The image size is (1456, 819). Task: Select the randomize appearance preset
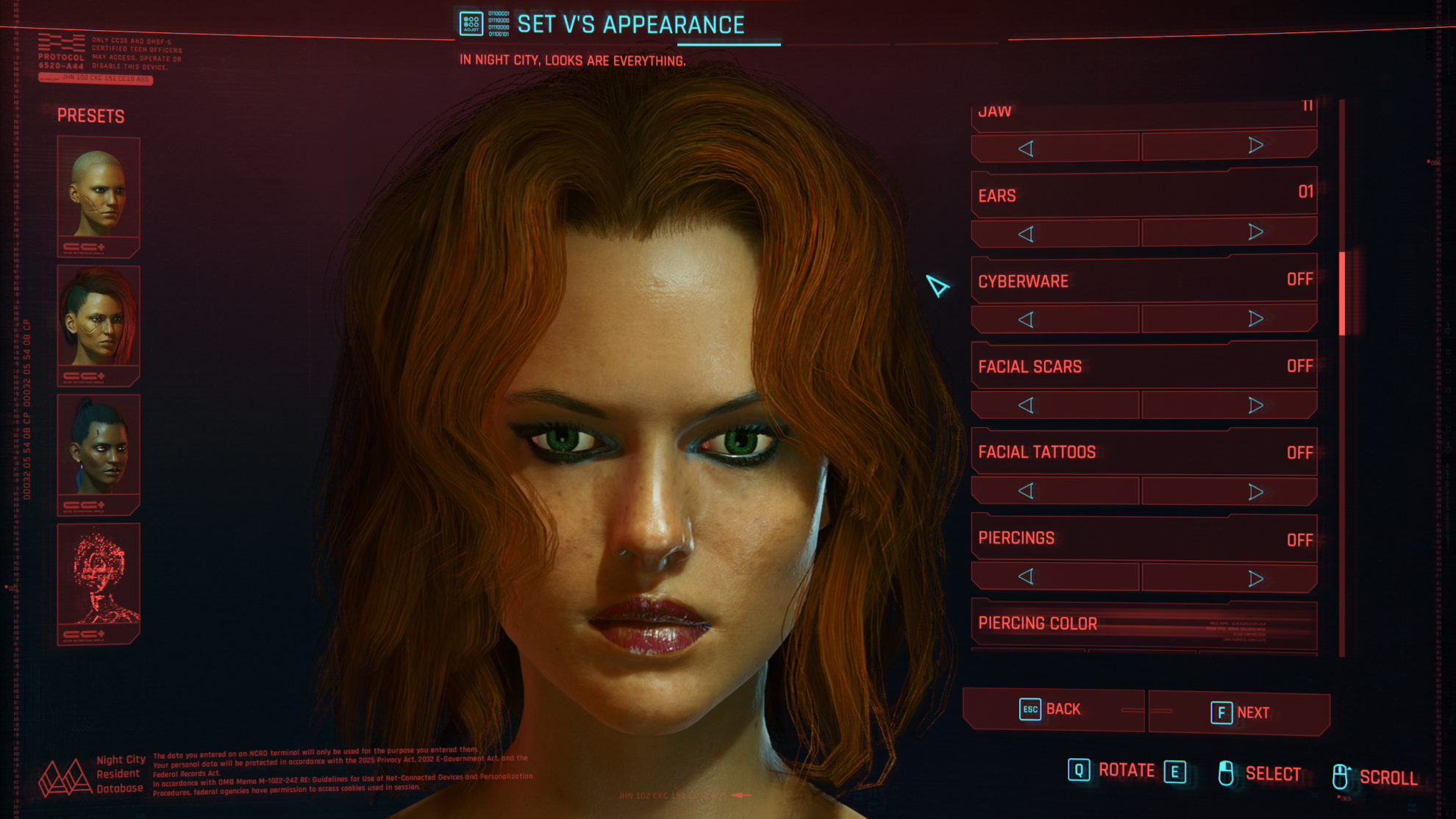click(x=99, y=579)
